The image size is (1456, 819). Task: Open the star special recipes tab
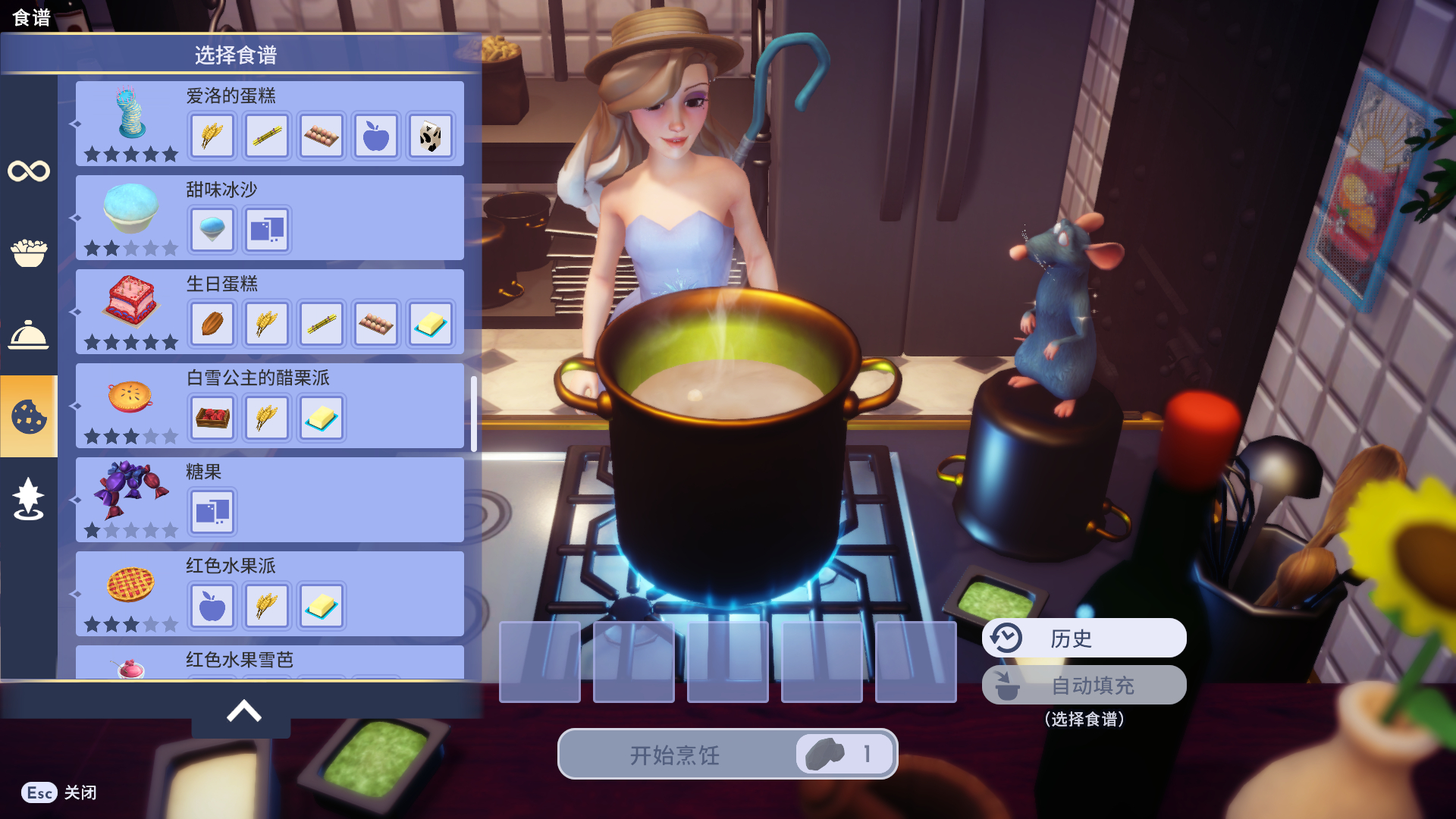(29, 499)
